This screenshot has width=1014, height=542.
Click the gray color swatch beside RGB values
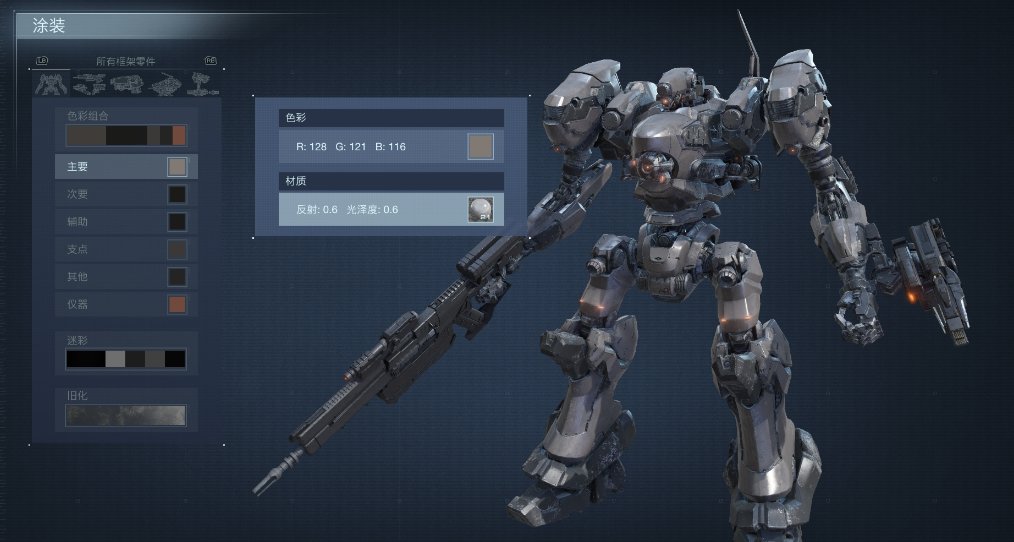[481, 147]
